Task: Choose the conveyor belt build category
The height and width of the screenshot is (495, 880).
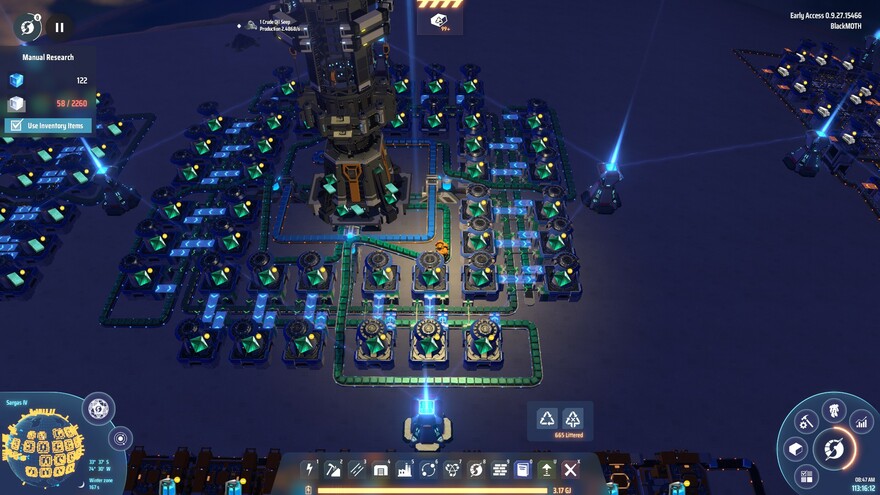Action: [357, 469]
